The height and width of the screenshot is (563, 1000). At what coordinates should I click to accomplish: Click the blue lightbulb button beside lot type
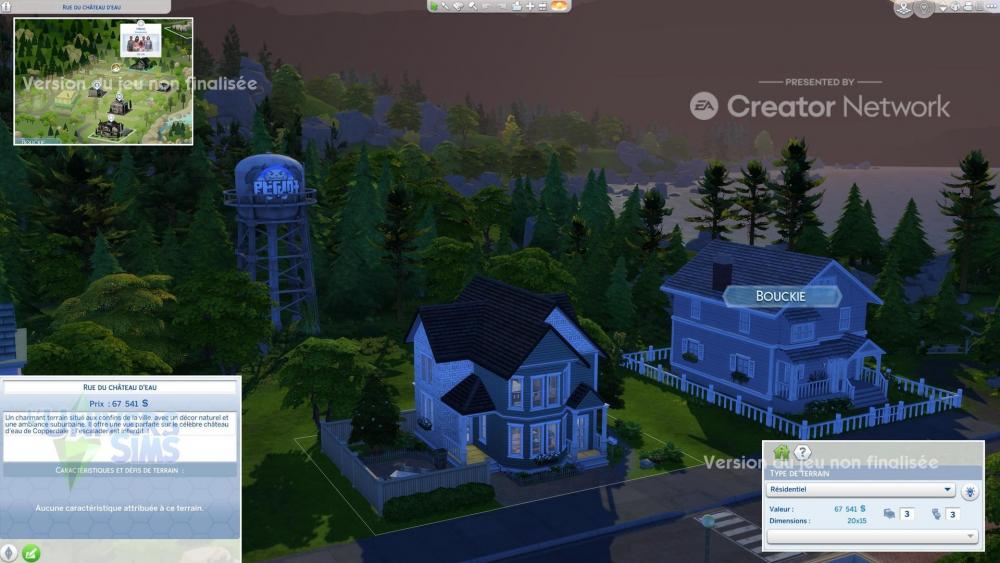click(x=969, y=491)
